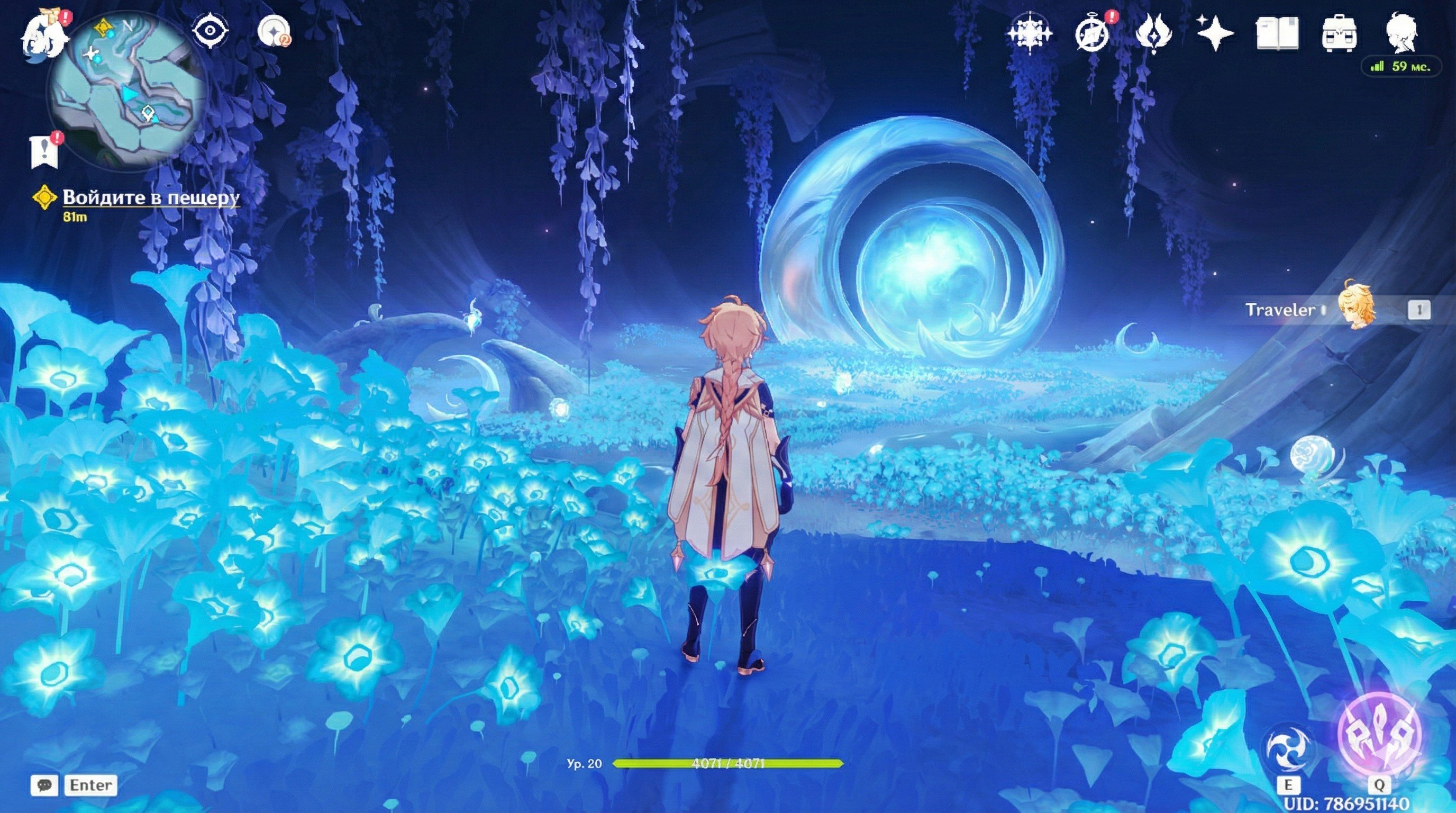Open the map from the minimap
The width and height of the screenshot is (1456, 813).
127,89
